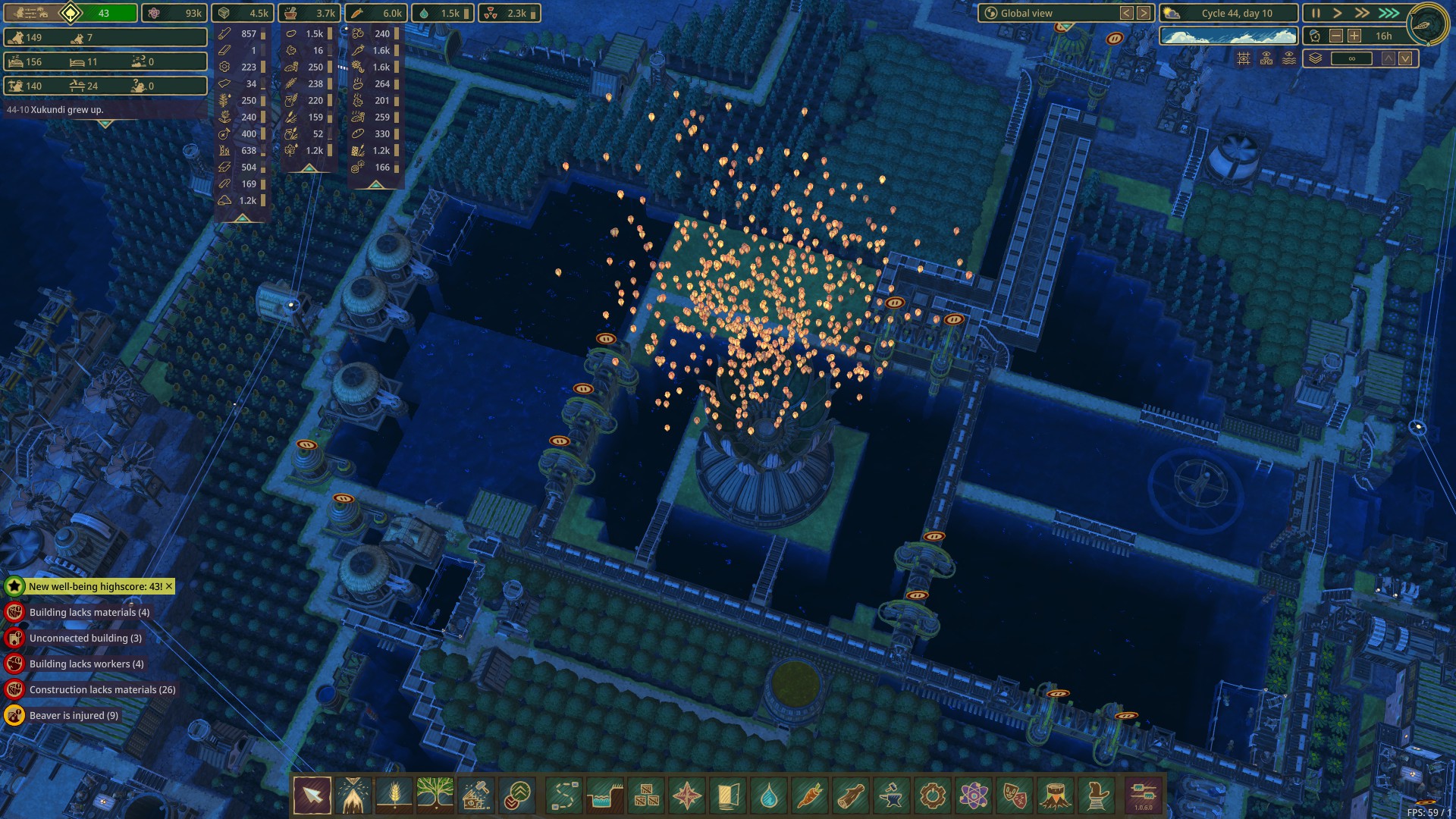Select the cursor tool in toolbar
1456x819 pixels.
click(312, 795)
